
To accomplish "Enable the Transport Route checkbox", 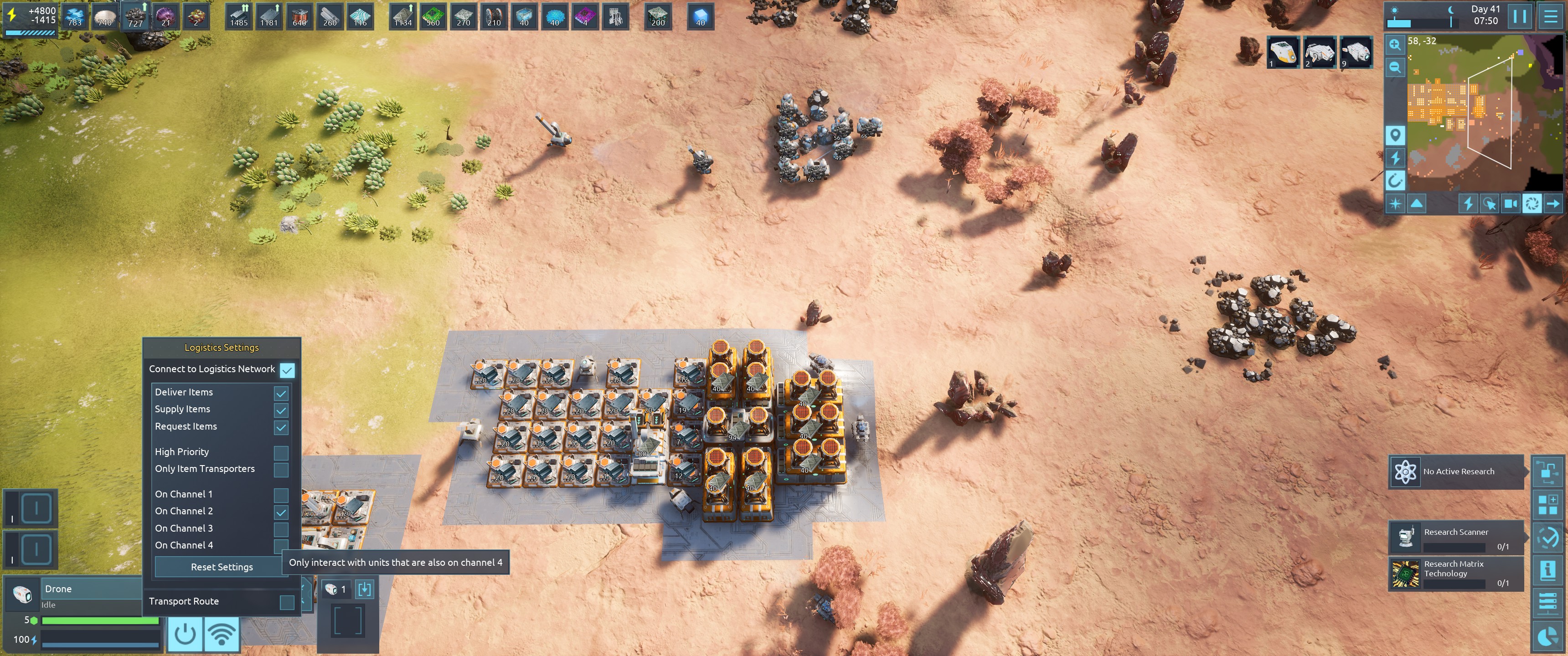I will [287, 602].
